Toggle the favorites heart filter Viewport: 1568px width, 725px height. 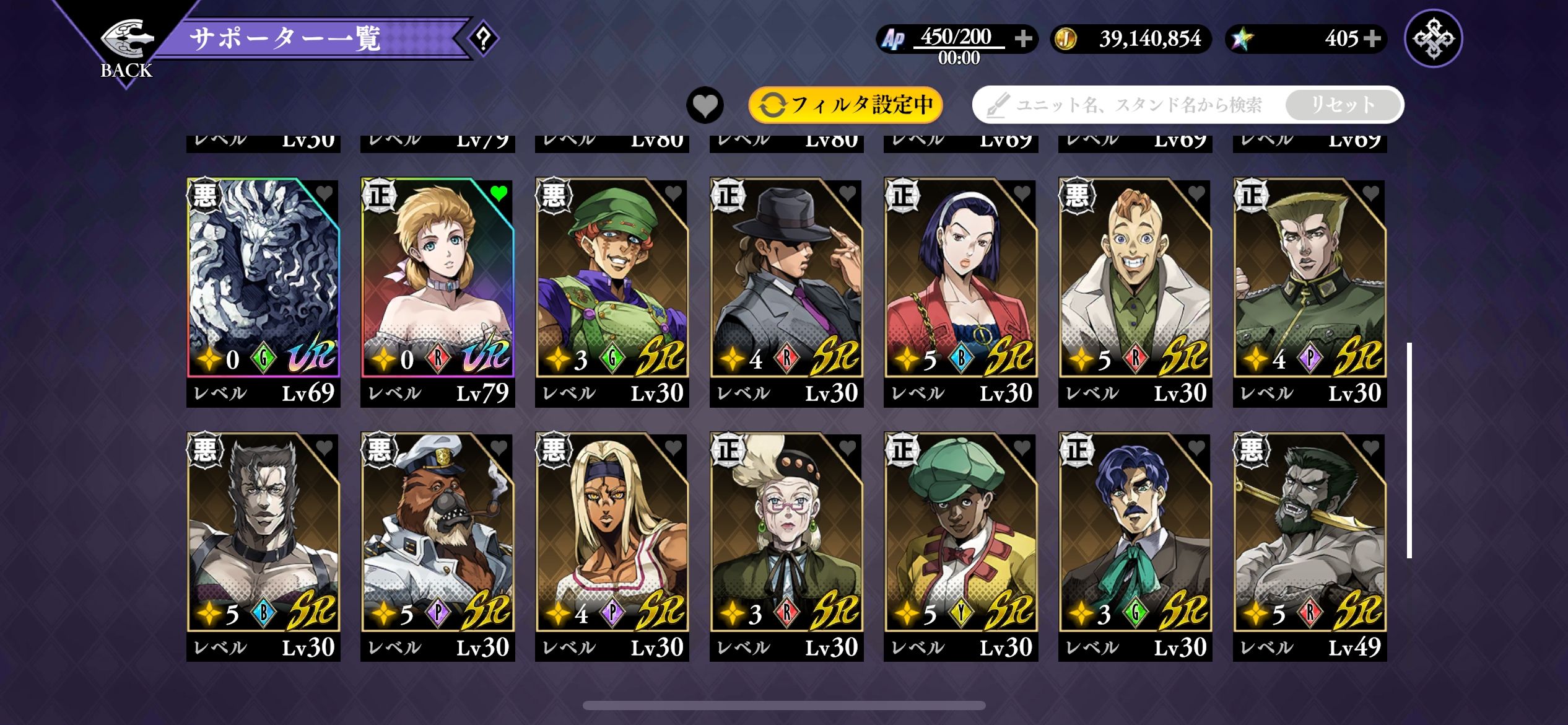705,105
